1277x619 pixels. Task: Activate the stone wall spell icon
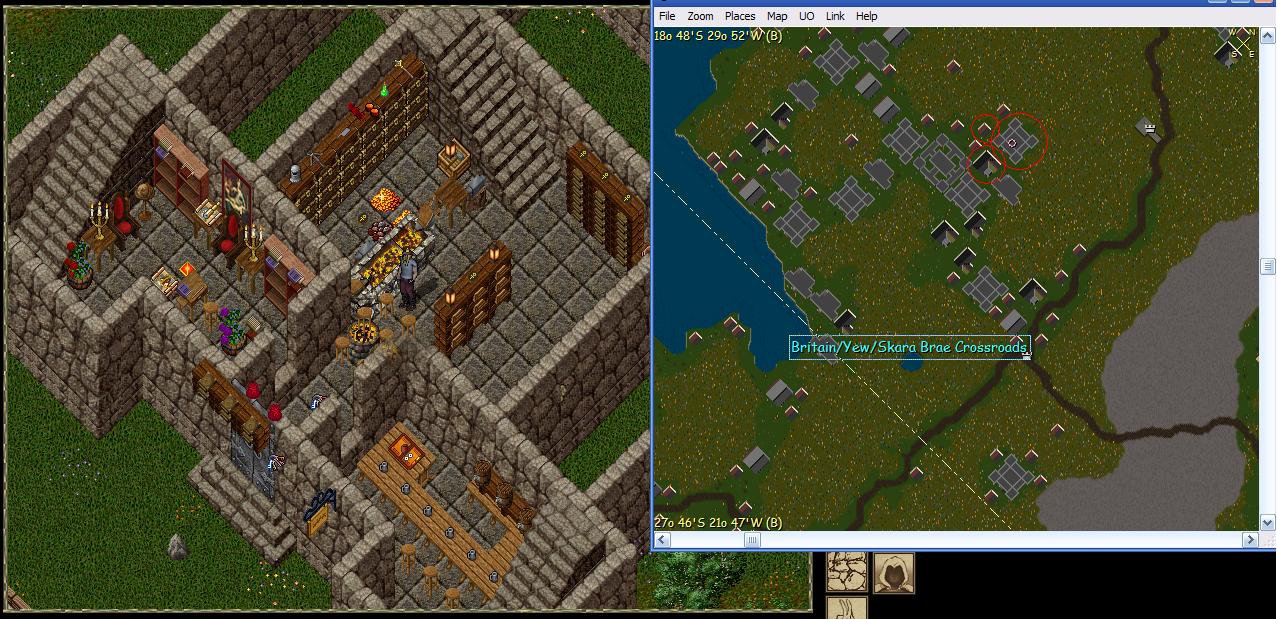846,573
